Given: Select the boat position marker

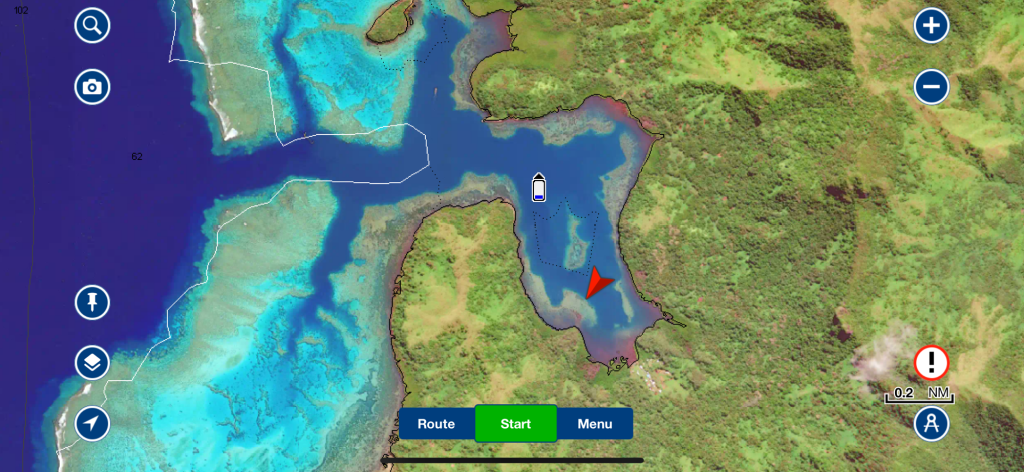Looking at the screenshot, I should 539,188.
